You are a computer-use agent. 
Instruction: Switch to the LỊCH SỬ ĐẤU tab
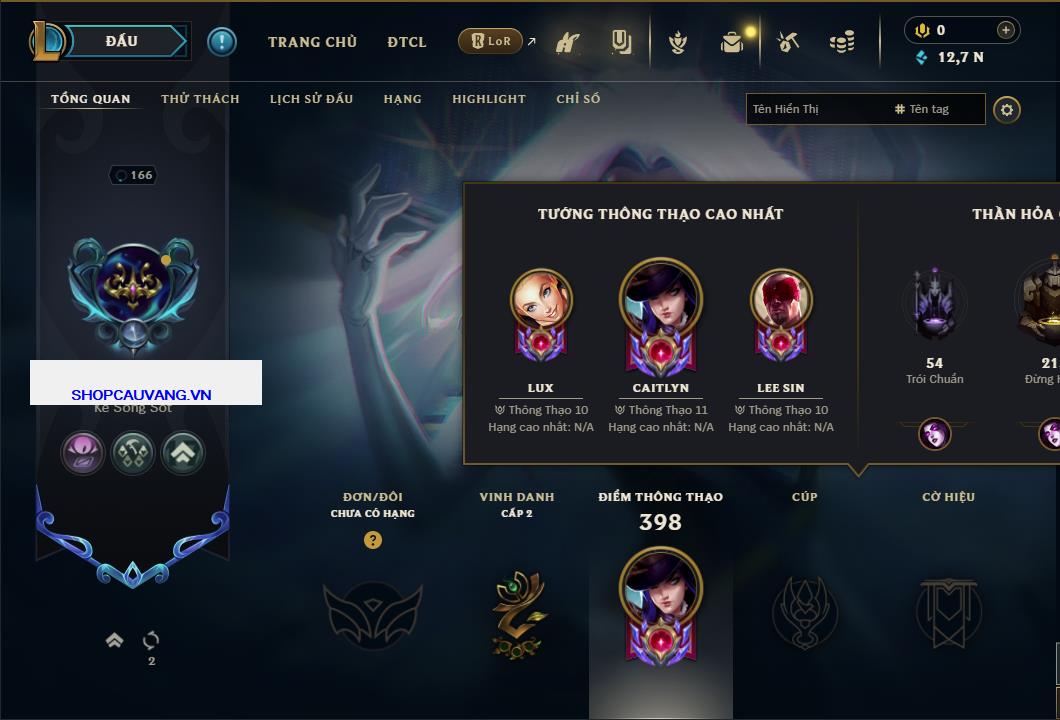tap(311, 99)
